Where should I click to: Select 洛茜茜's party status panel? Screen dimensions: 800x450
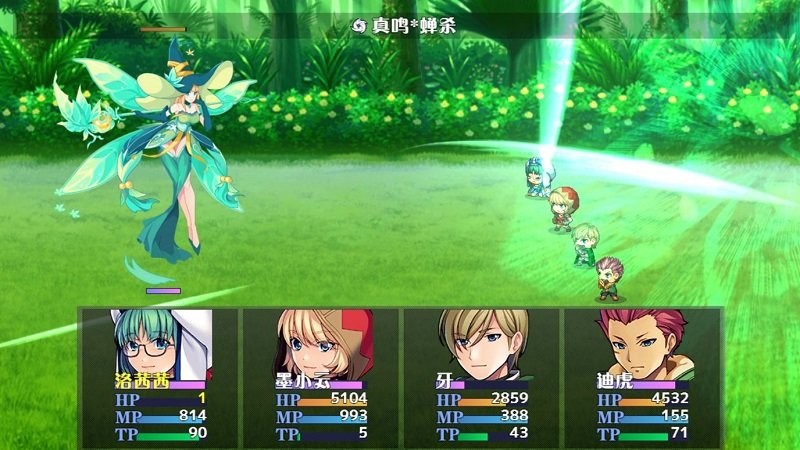160,375
